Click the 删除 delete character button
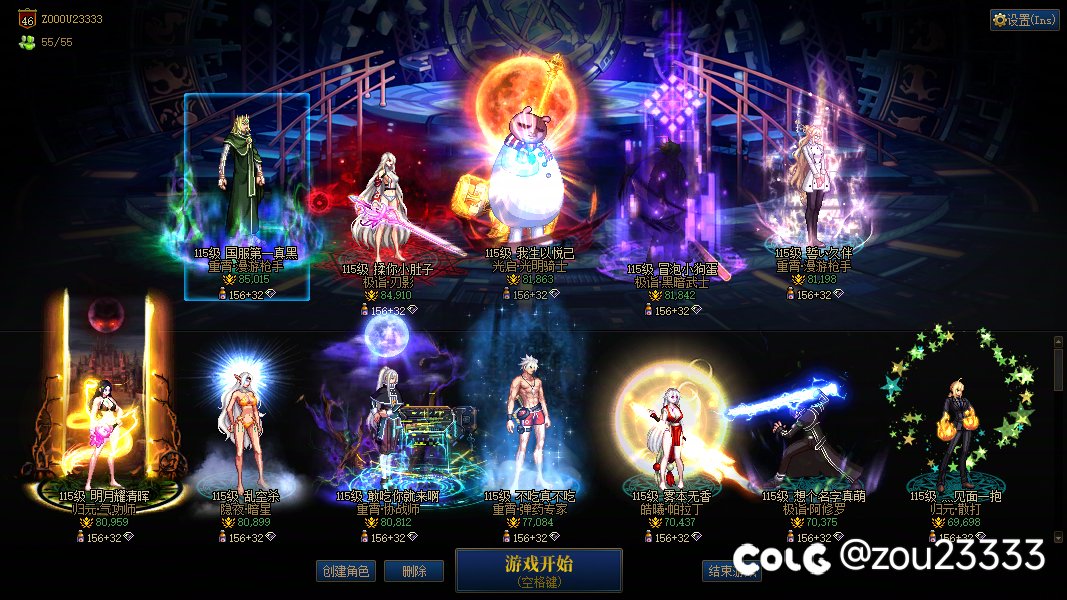Image resolution: width=1067 pixels, height=600 pixels. point(414,571)
